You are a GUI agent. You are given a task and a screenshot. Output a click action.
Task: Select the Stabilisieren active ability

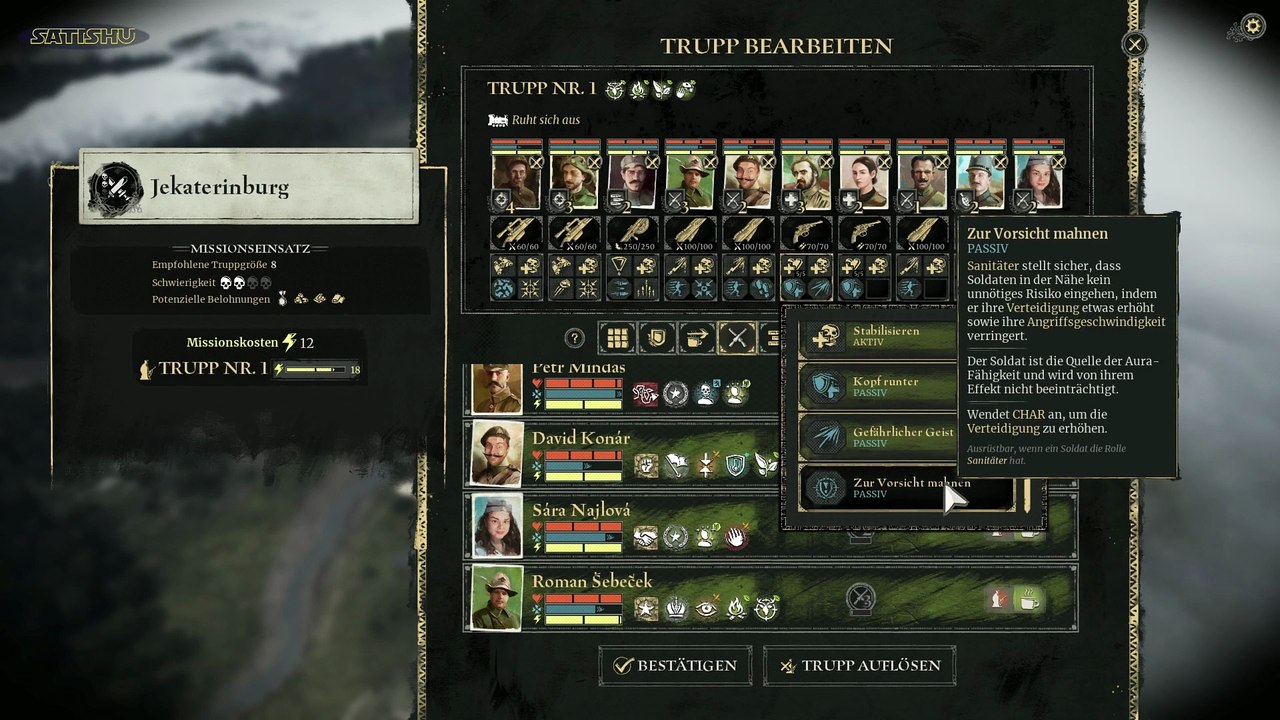880,336
